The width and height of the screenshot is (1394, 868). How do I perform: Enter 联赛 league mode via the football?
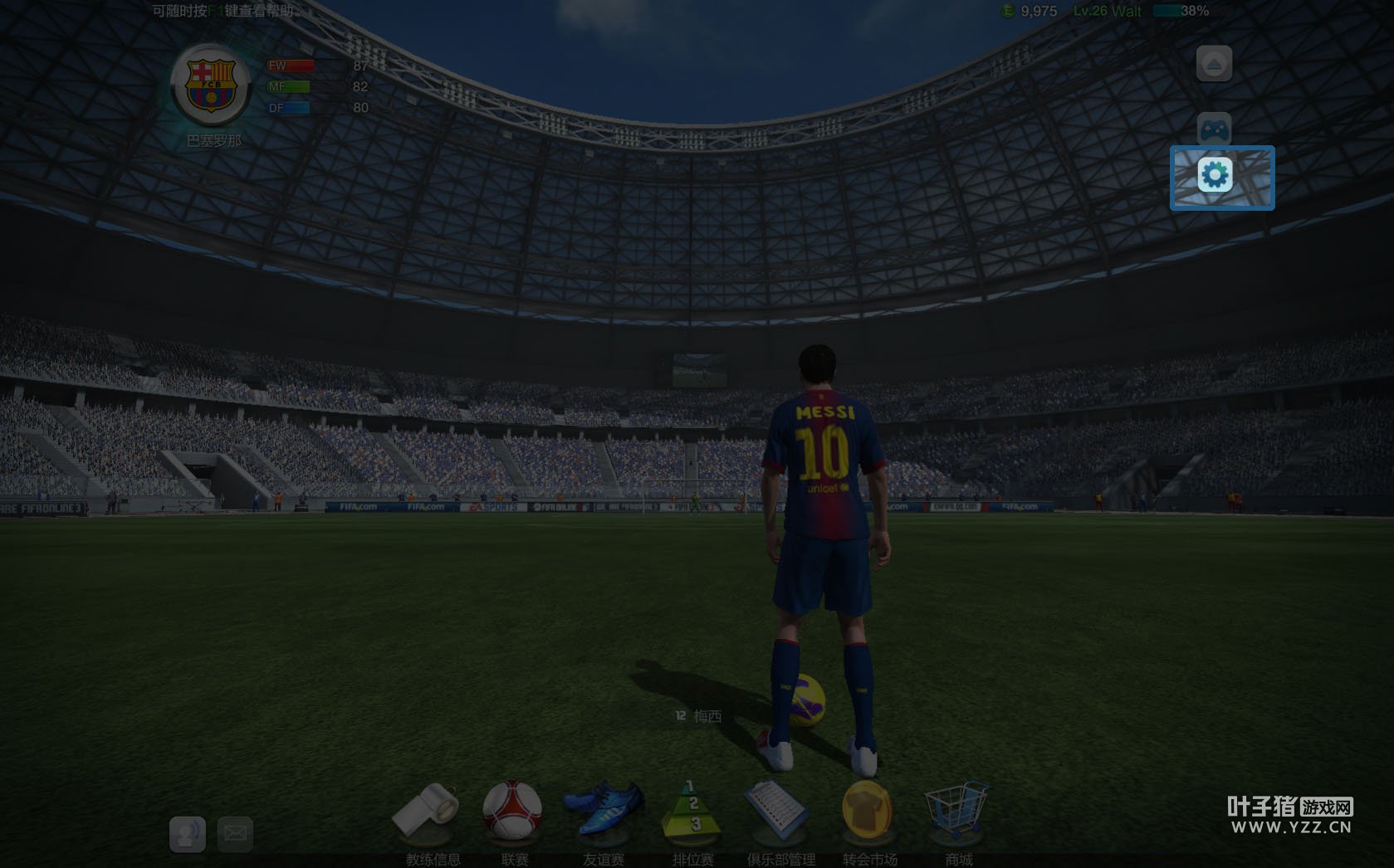(x=512, y=809)
